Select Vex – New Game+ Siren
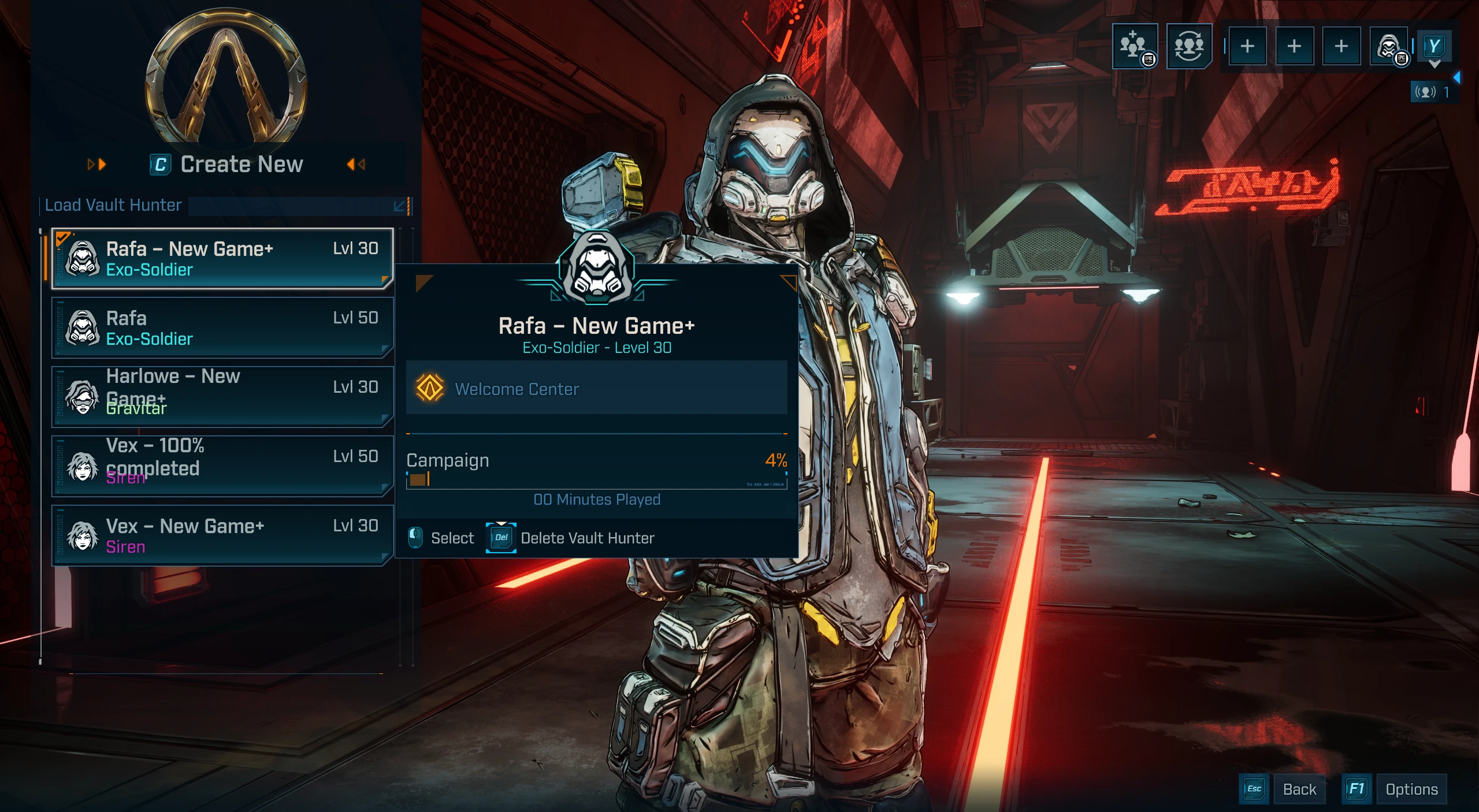The image size is (1479, 812). [222, 535]
